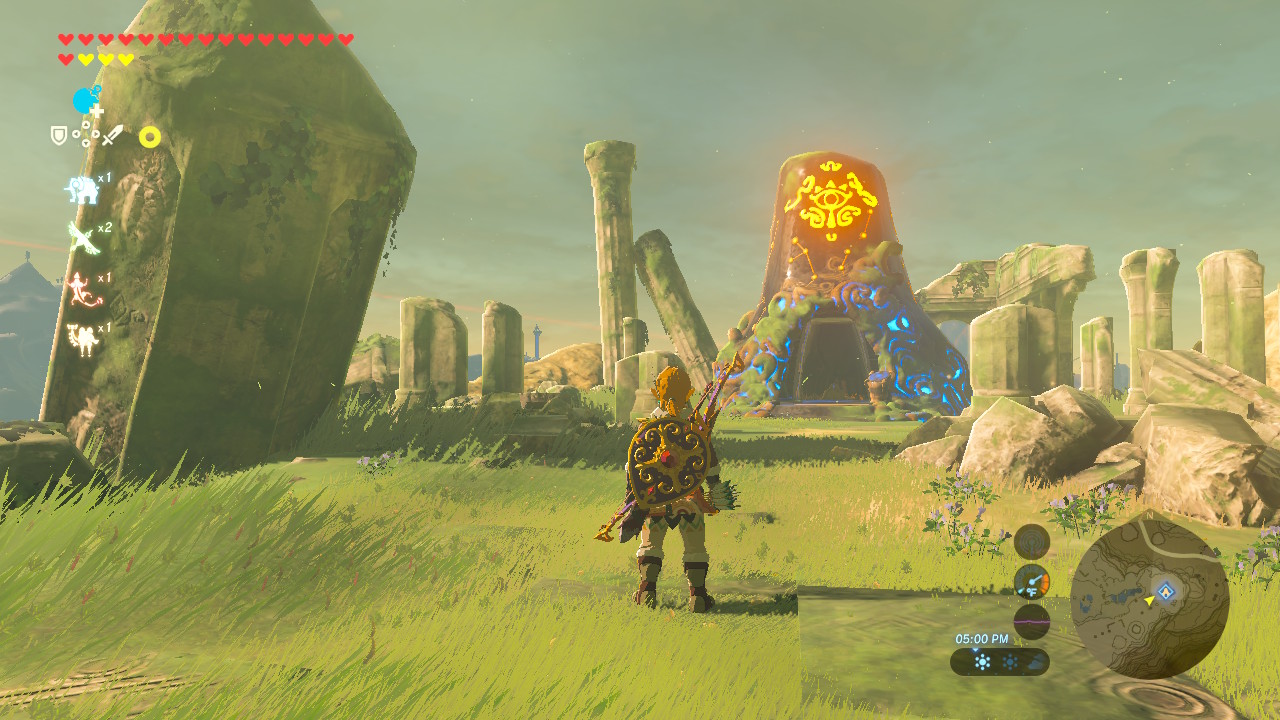The image size is (1280, 720).
Task: Click the temperature gauge icon
Action: pyautogui.click(x=1032, y=582)
